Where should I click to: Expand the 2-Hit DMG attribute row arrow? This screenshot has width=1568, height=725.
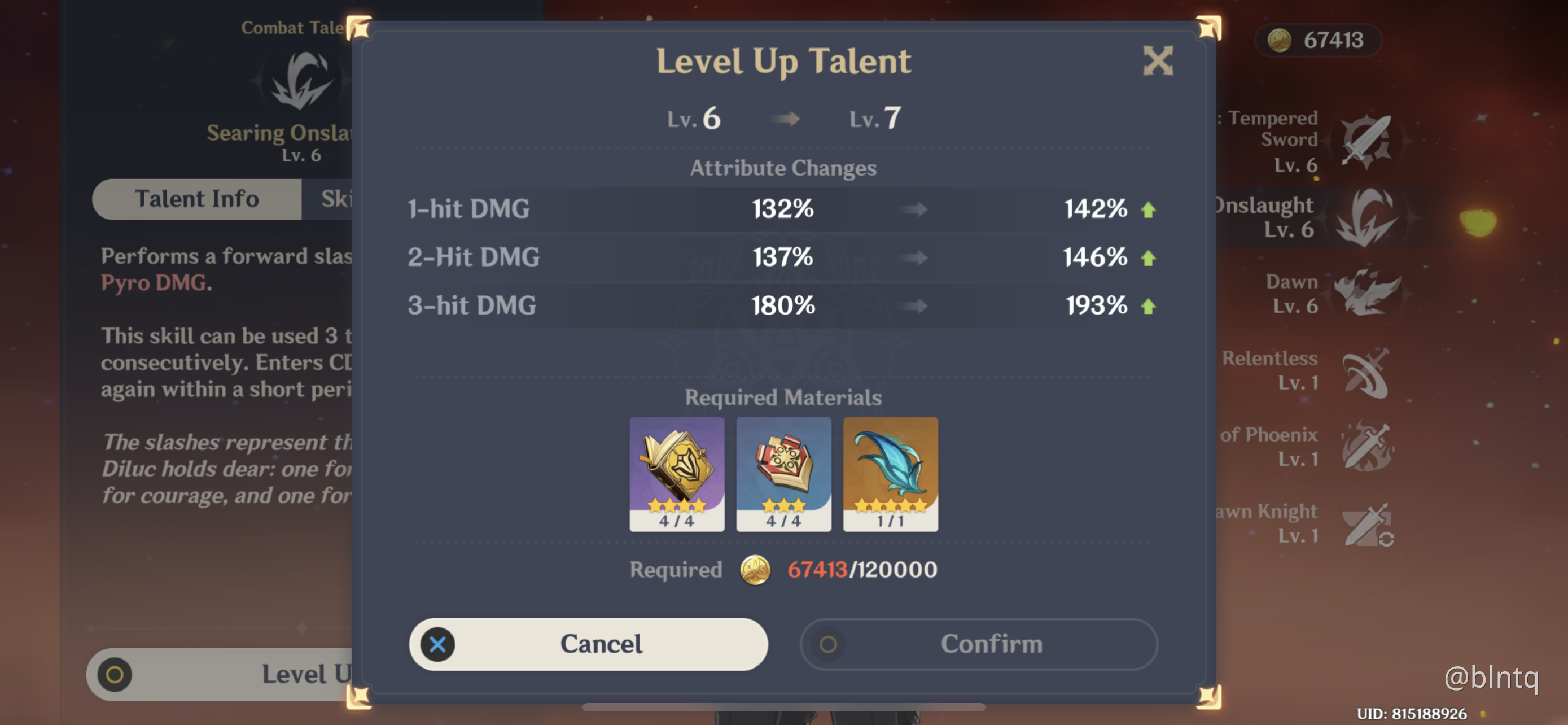pos(911,257)
